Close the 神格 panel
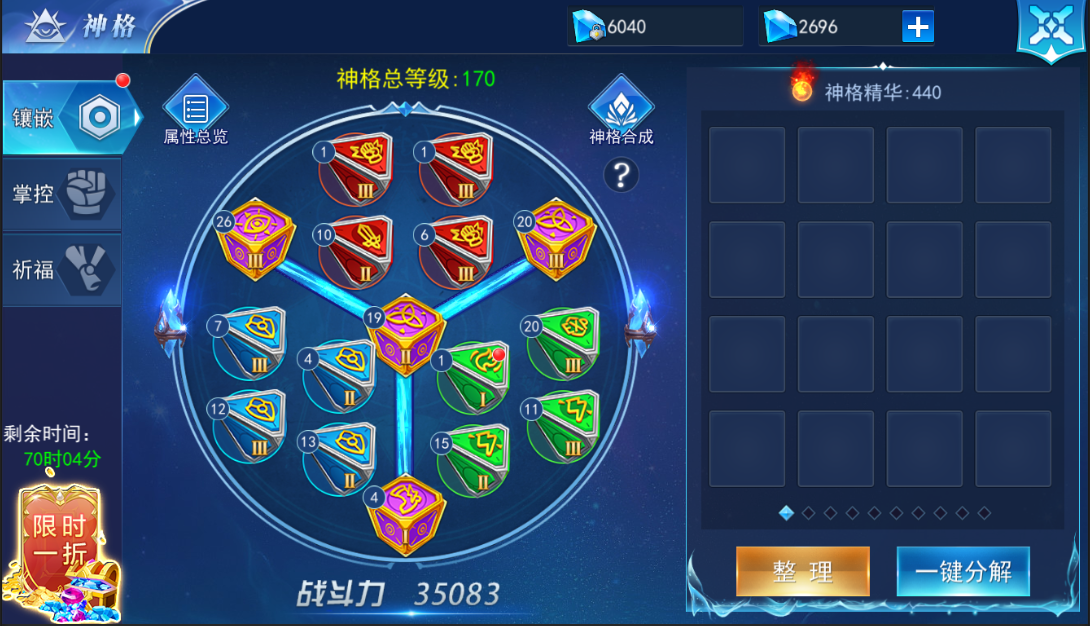 click(1050, 30)
